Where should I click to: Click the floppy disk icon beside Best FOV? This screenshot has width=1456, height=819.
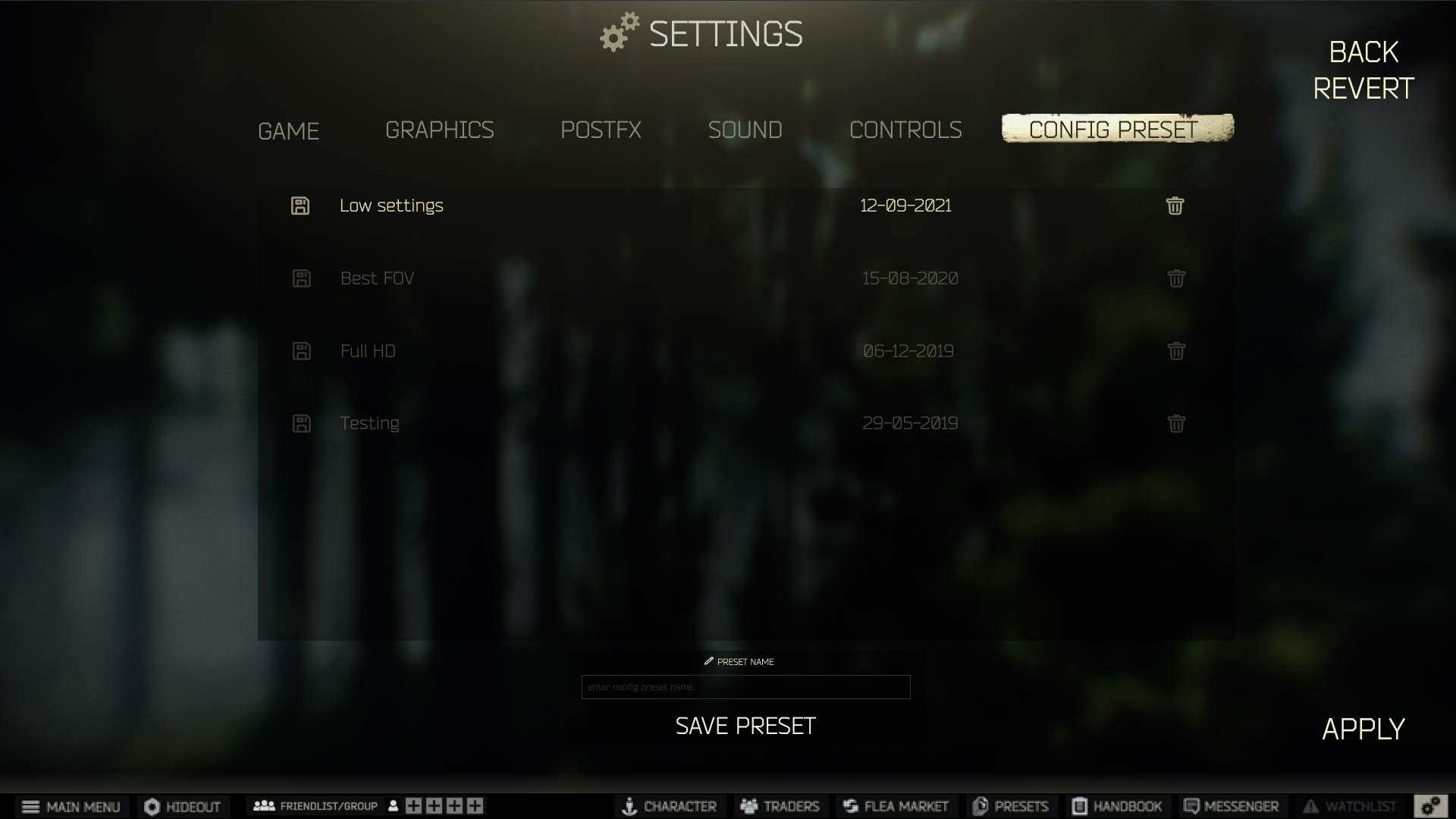(x=301, y=278)
